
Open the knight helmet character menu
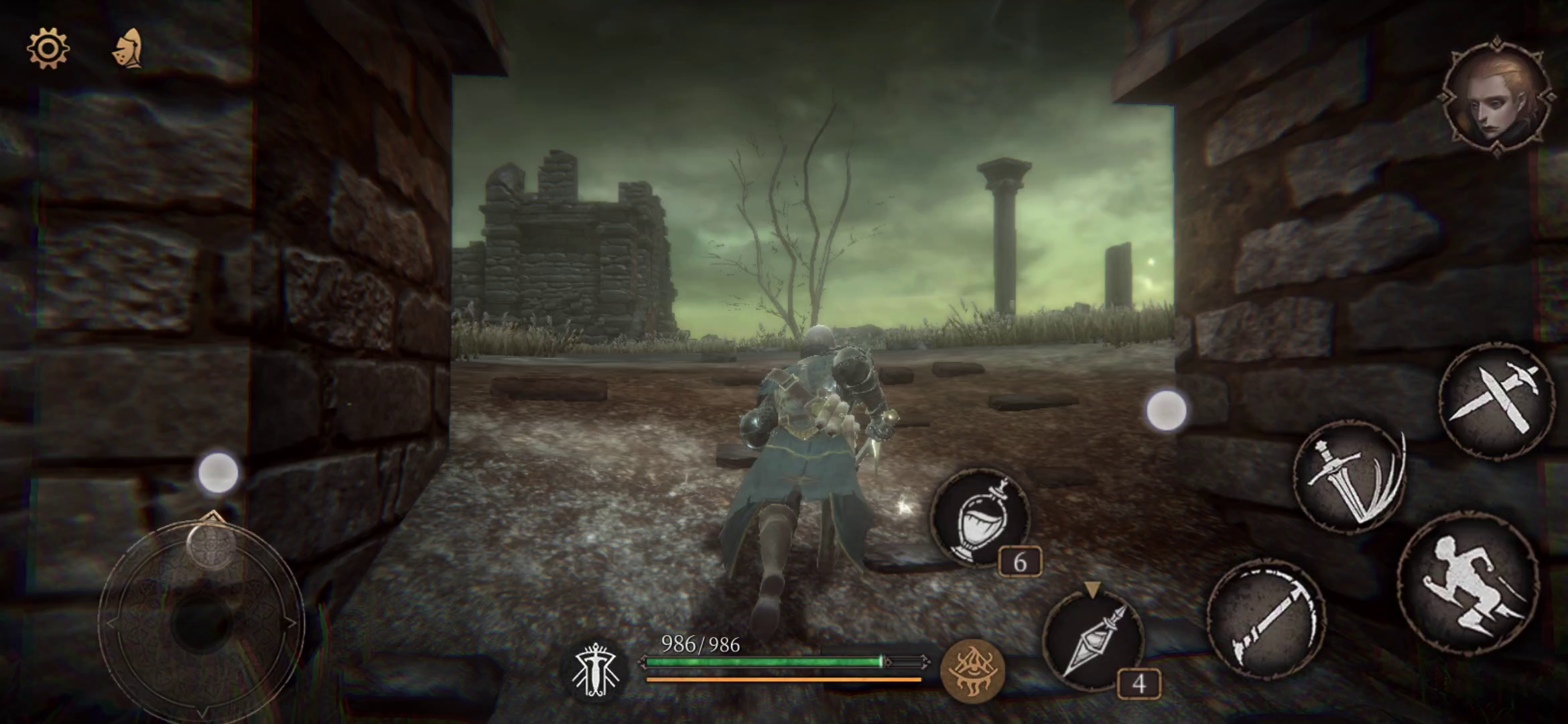(x=129, y=49)
